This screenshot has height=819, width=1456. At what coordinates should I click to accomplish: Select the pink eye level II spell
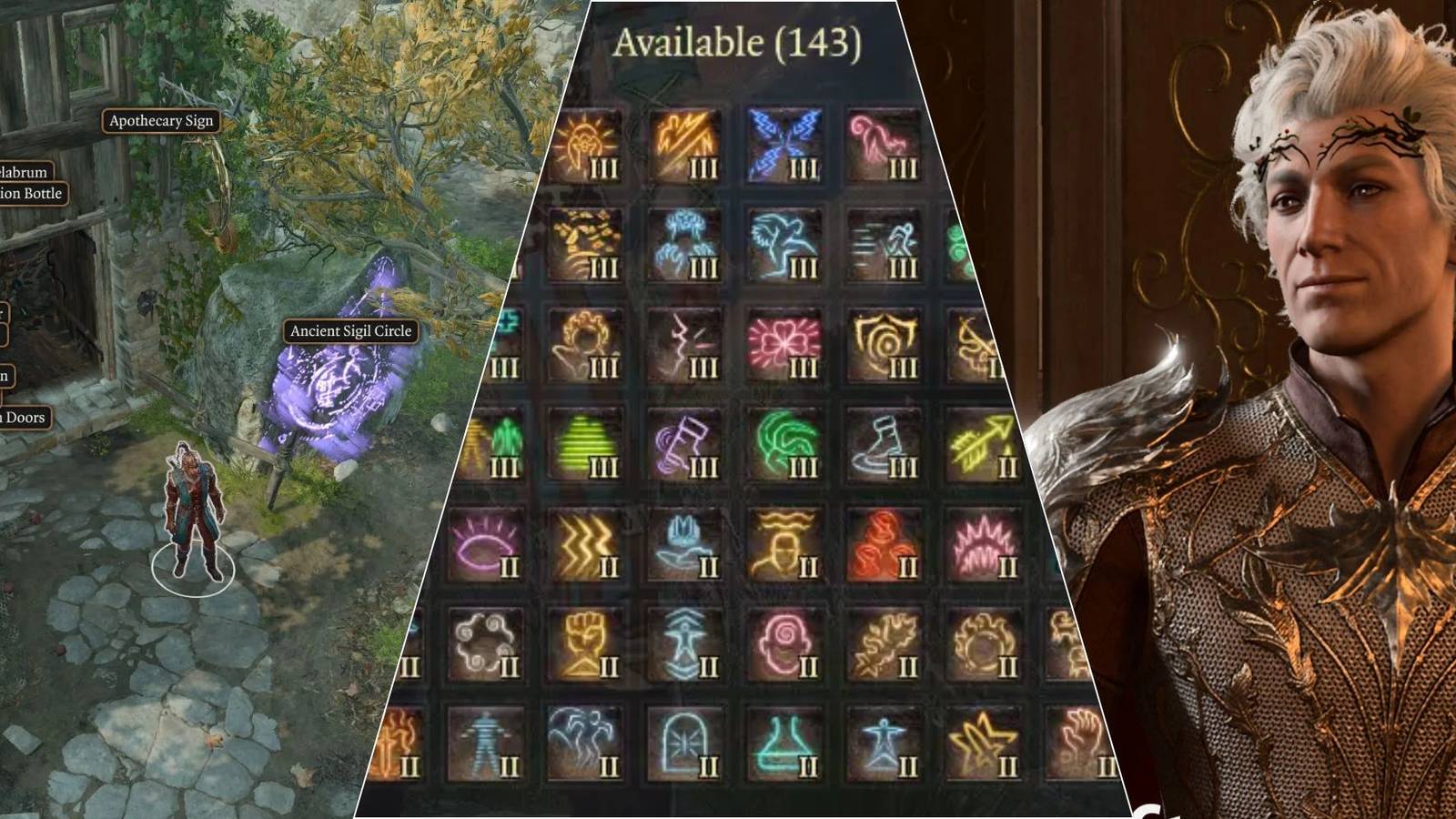pyautogui.click(x=485, y=545)
